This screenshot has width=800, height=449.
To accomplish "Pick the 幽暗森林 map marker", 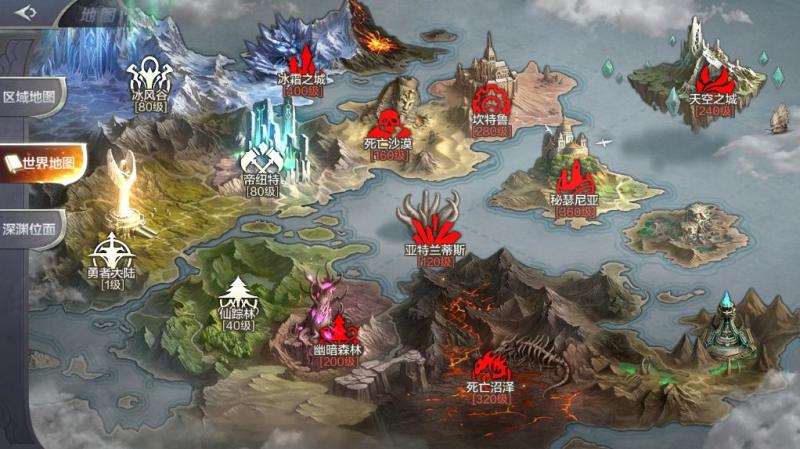I will [x=337, y=332].
